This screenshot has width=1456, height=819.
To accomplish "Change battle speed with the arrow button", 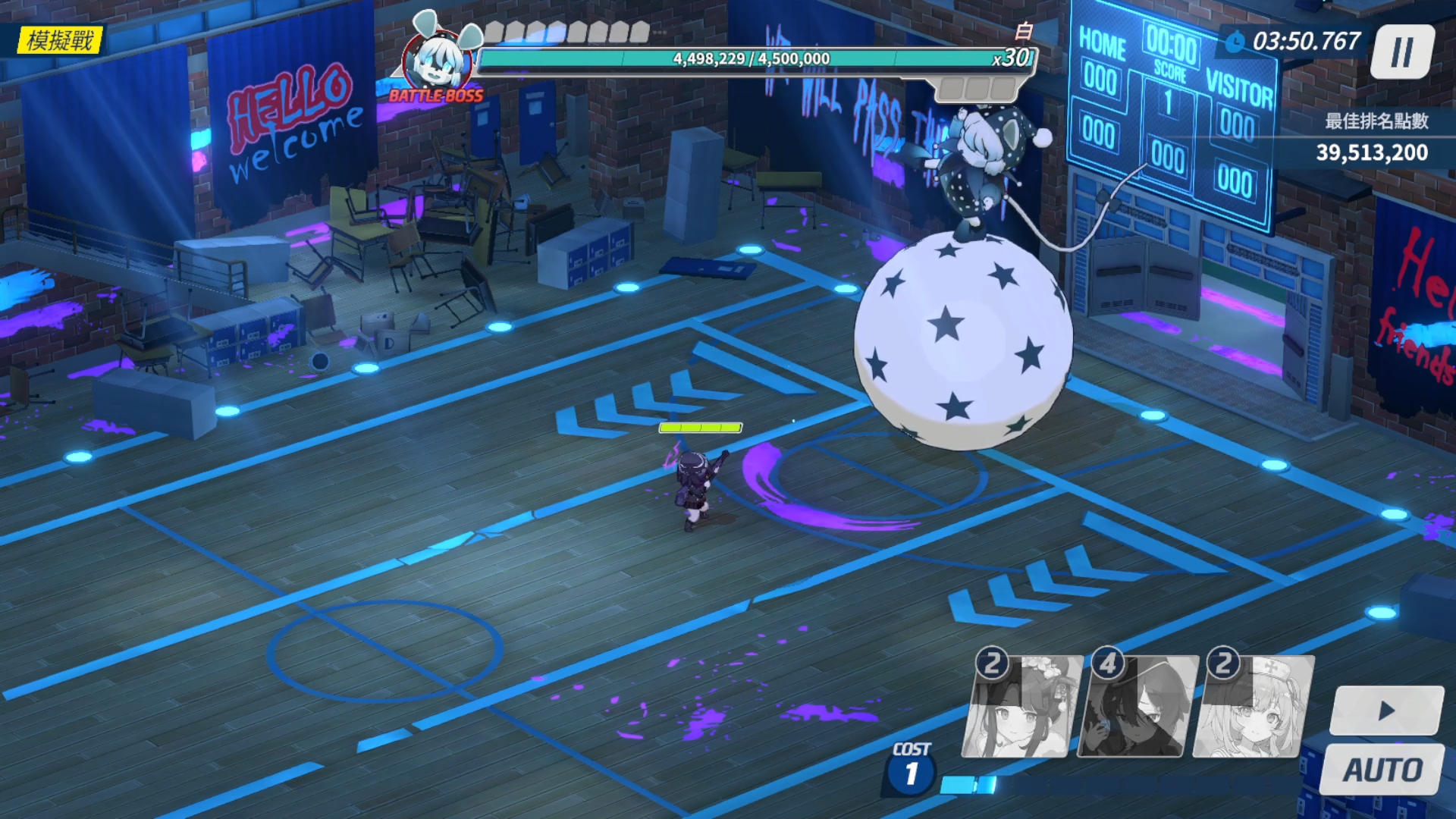I will (1387, 711).
